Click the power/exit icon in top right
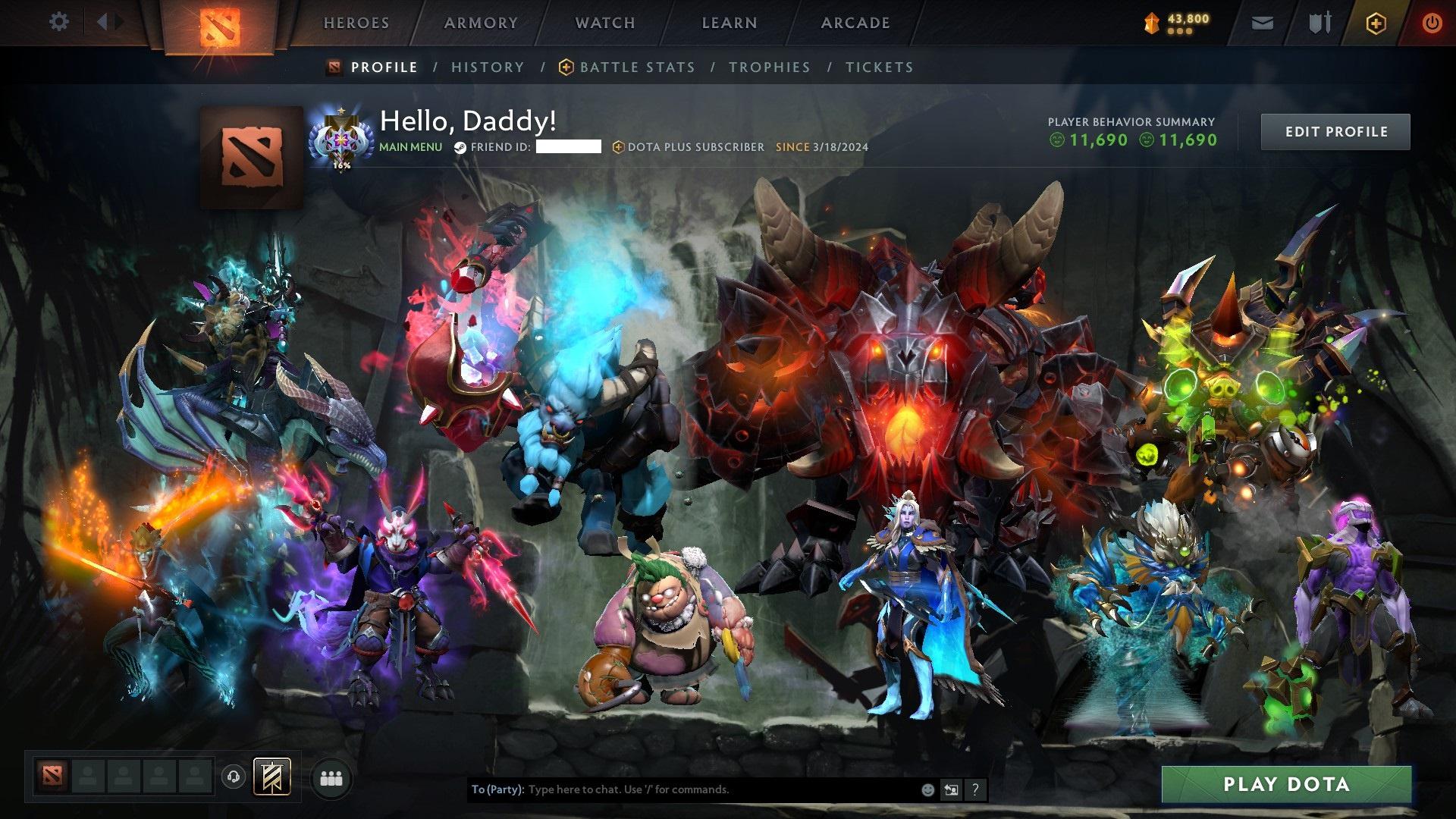The image size is (1456, 819). (x=1432, y=23)
